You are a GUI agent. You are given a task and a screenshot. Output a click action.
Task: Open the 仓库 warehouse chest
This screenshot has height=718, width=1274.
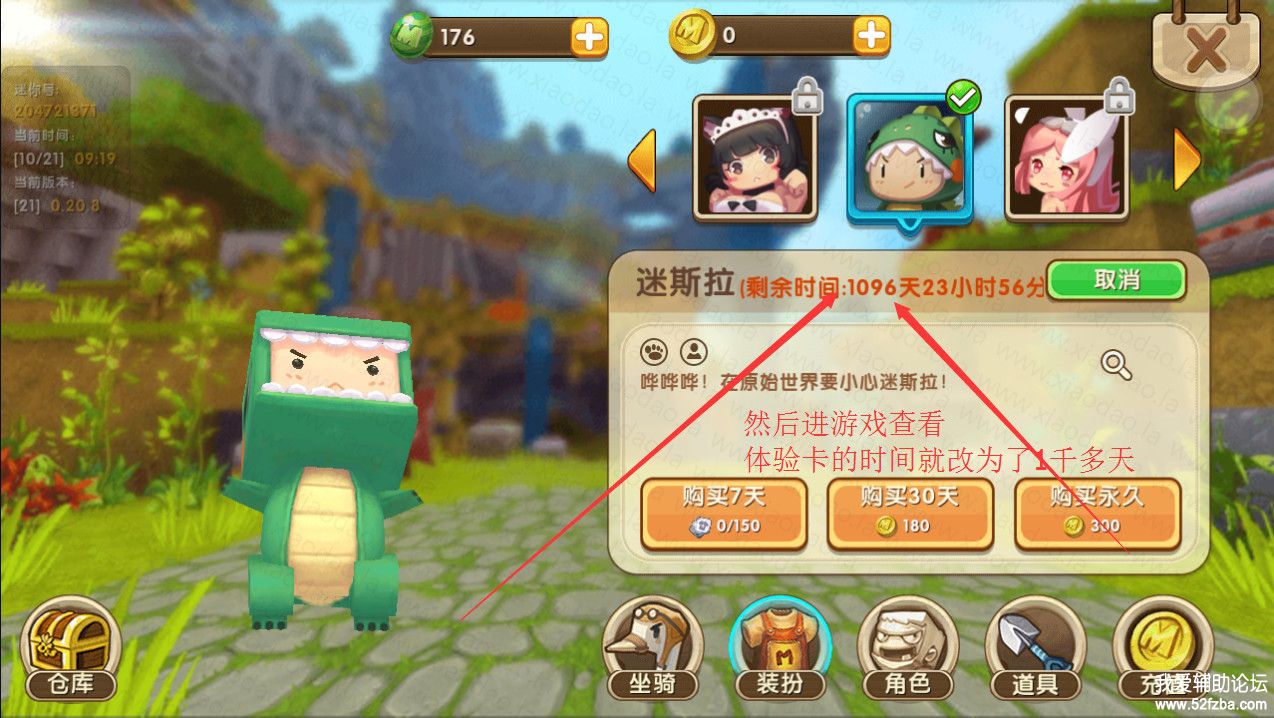point(69,649)
